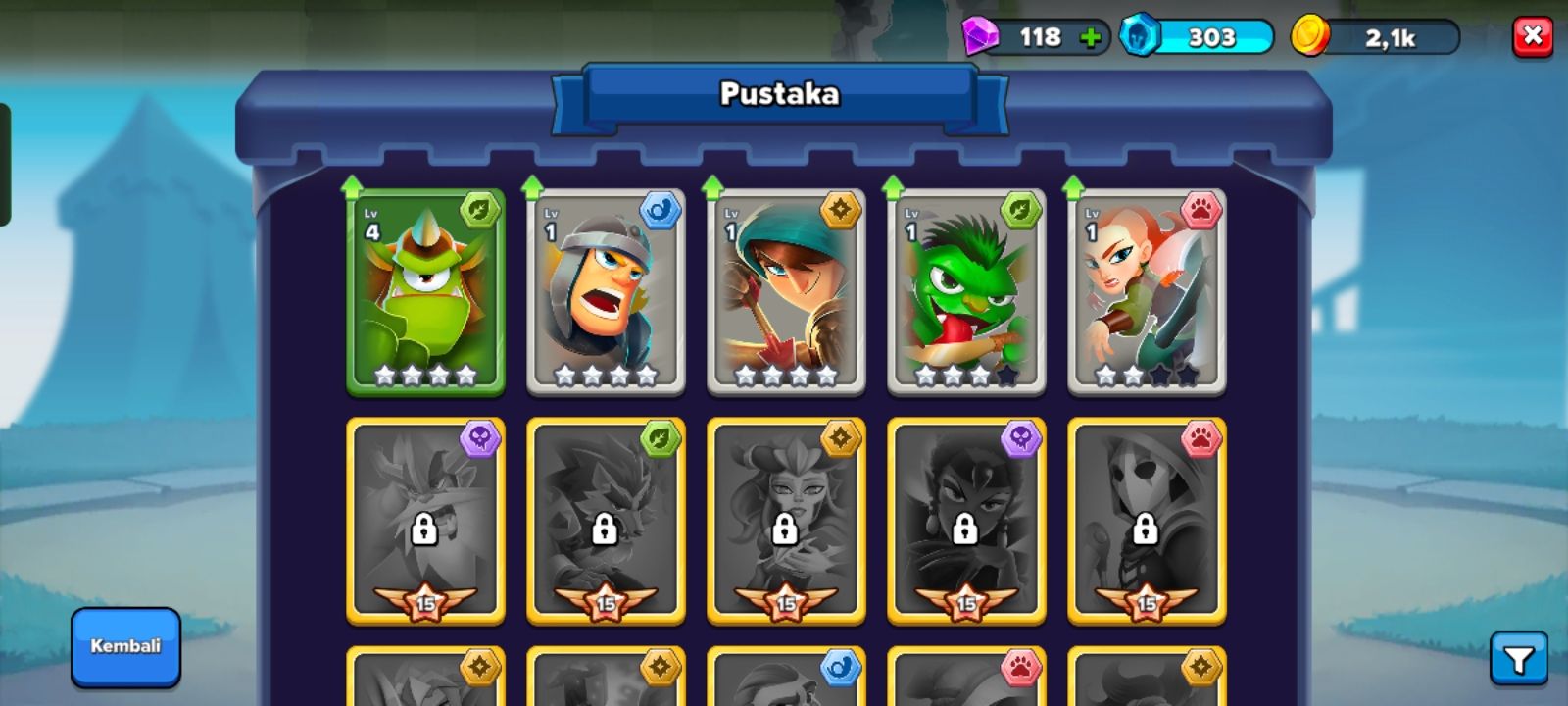Select the red-haired huntress card
This screenshot has height=706, width=1568.
pyautogui.click(x=1147, y=292)
